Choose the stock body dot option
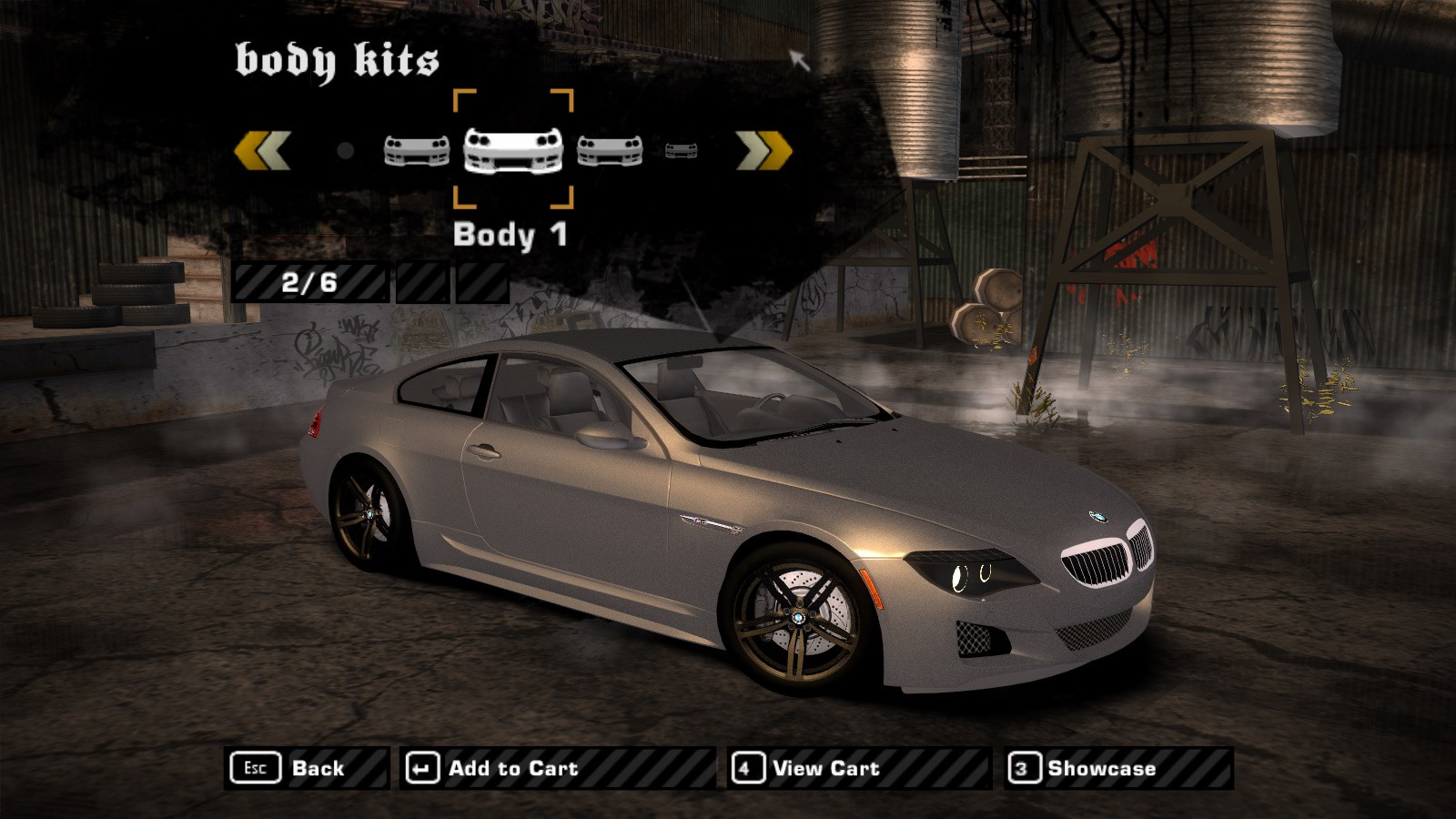The height and width of the screenshot is (819, 1456). pyautogui.click(x=345, y=150)
